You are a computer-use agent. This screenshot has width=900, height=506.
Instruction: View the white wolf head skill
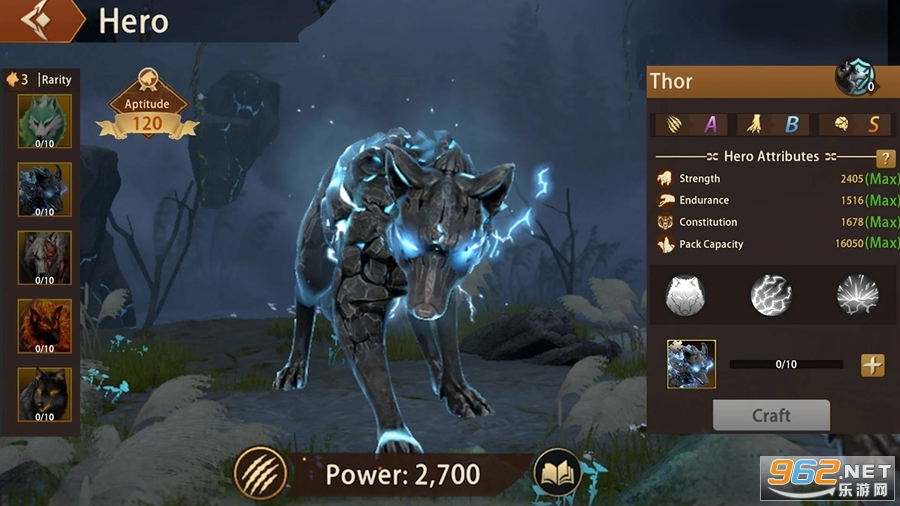686,295
